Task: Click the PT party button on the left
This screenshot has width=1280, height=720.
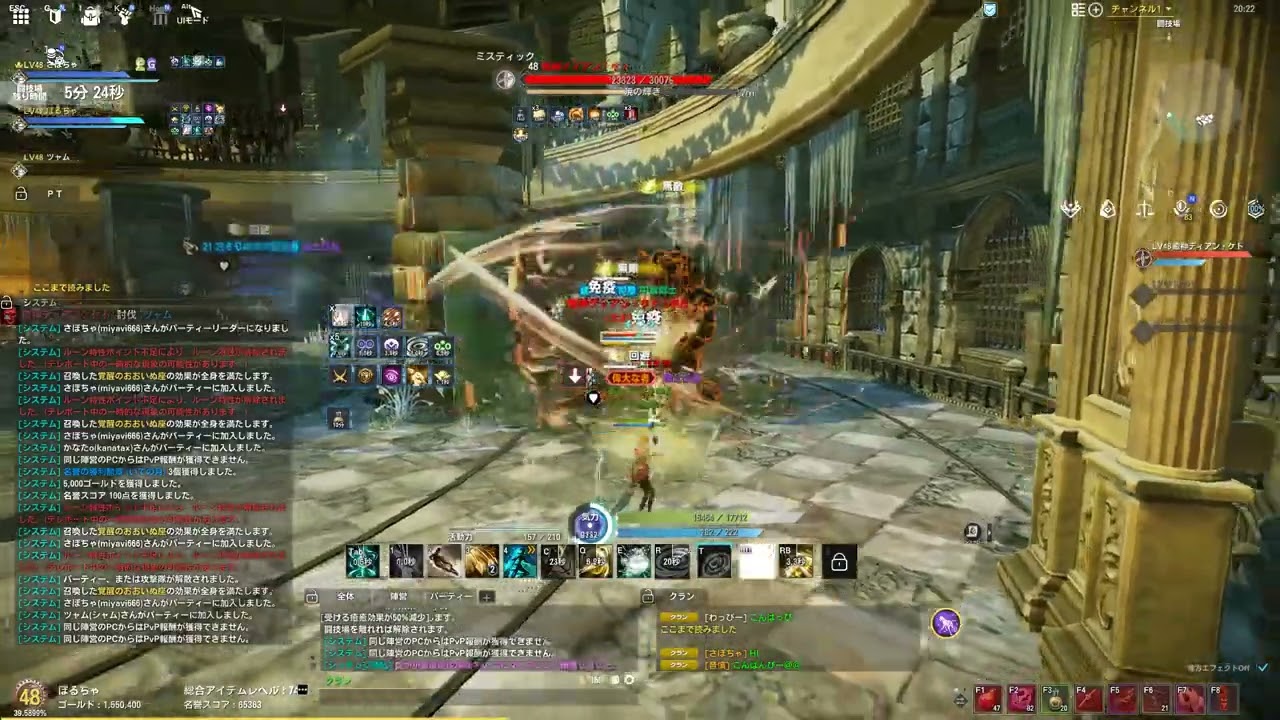Action: click(x=55, y=194)
